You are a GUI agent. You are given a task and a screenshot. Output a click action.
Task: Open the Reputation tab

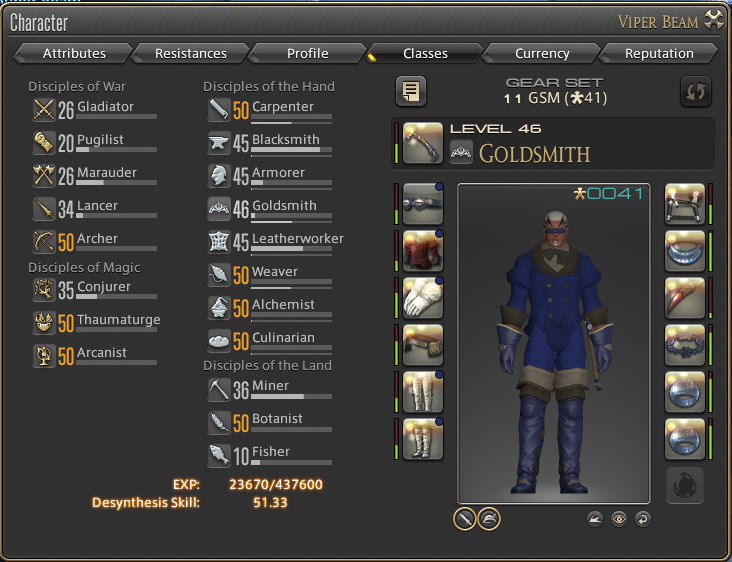(659, 53)
